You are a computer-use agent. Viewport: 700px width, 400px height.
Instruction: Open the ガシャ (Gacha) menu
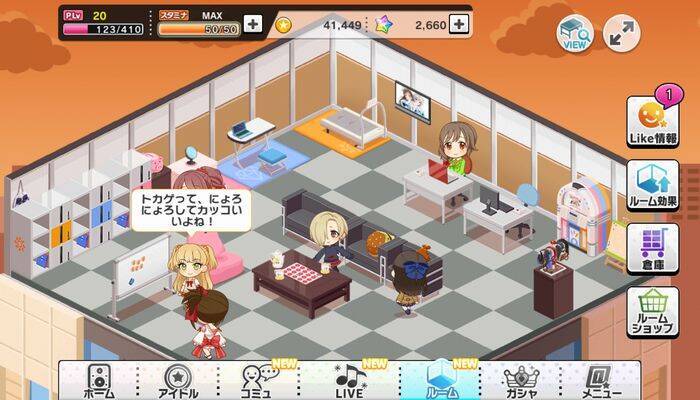522,381
